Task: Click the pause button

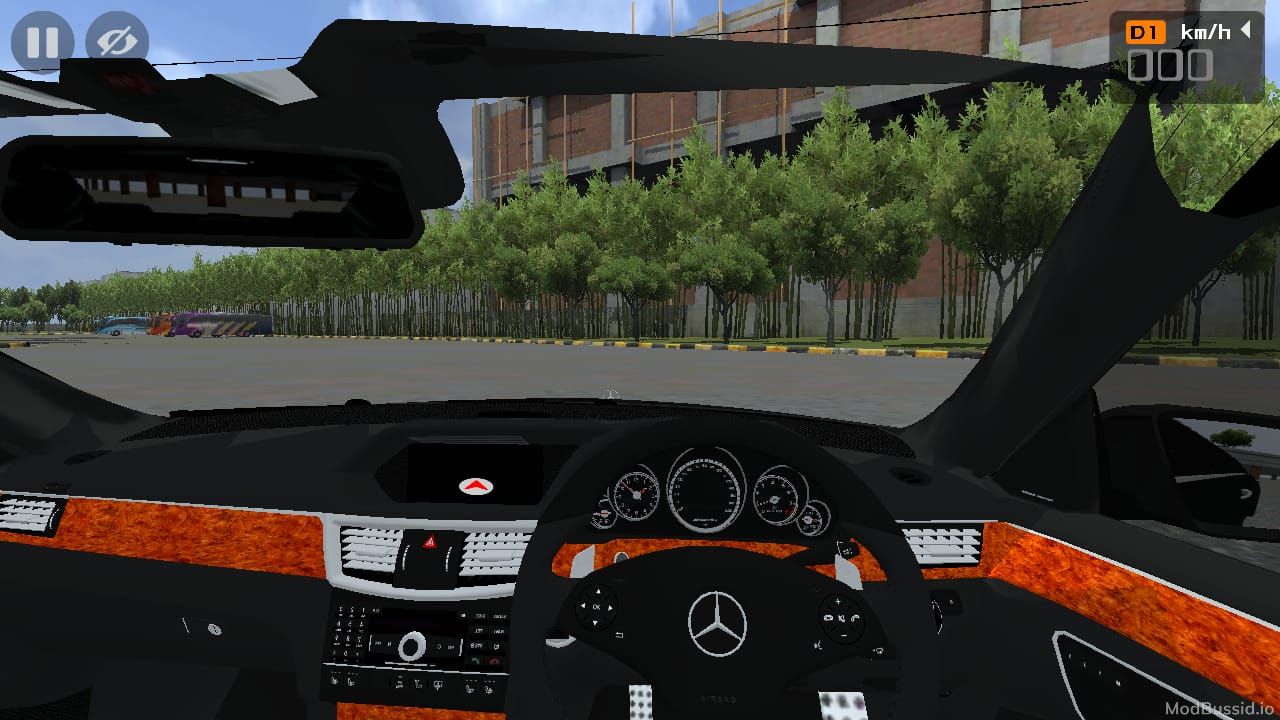Action: click(x=43, y=42)
